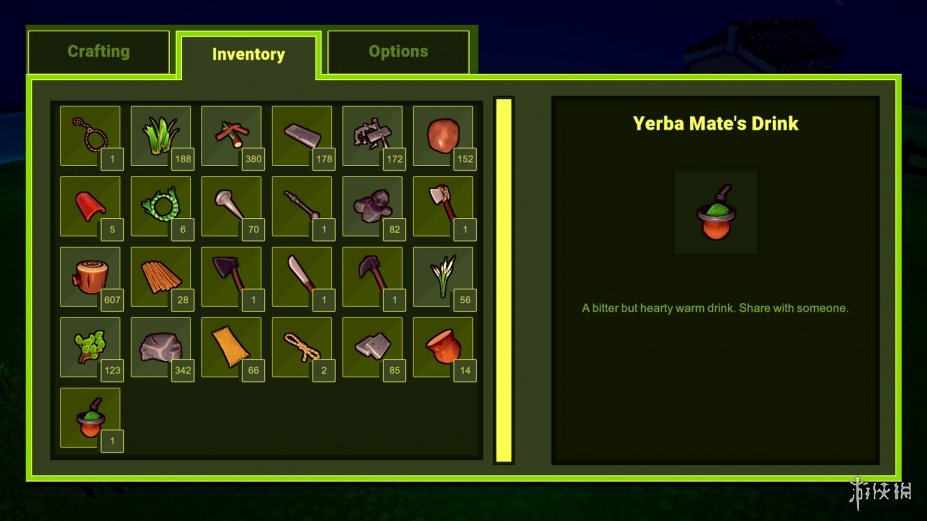The image size is (927, 521).
Task: Open the Options tab
Action: click(x=398, y=52)
